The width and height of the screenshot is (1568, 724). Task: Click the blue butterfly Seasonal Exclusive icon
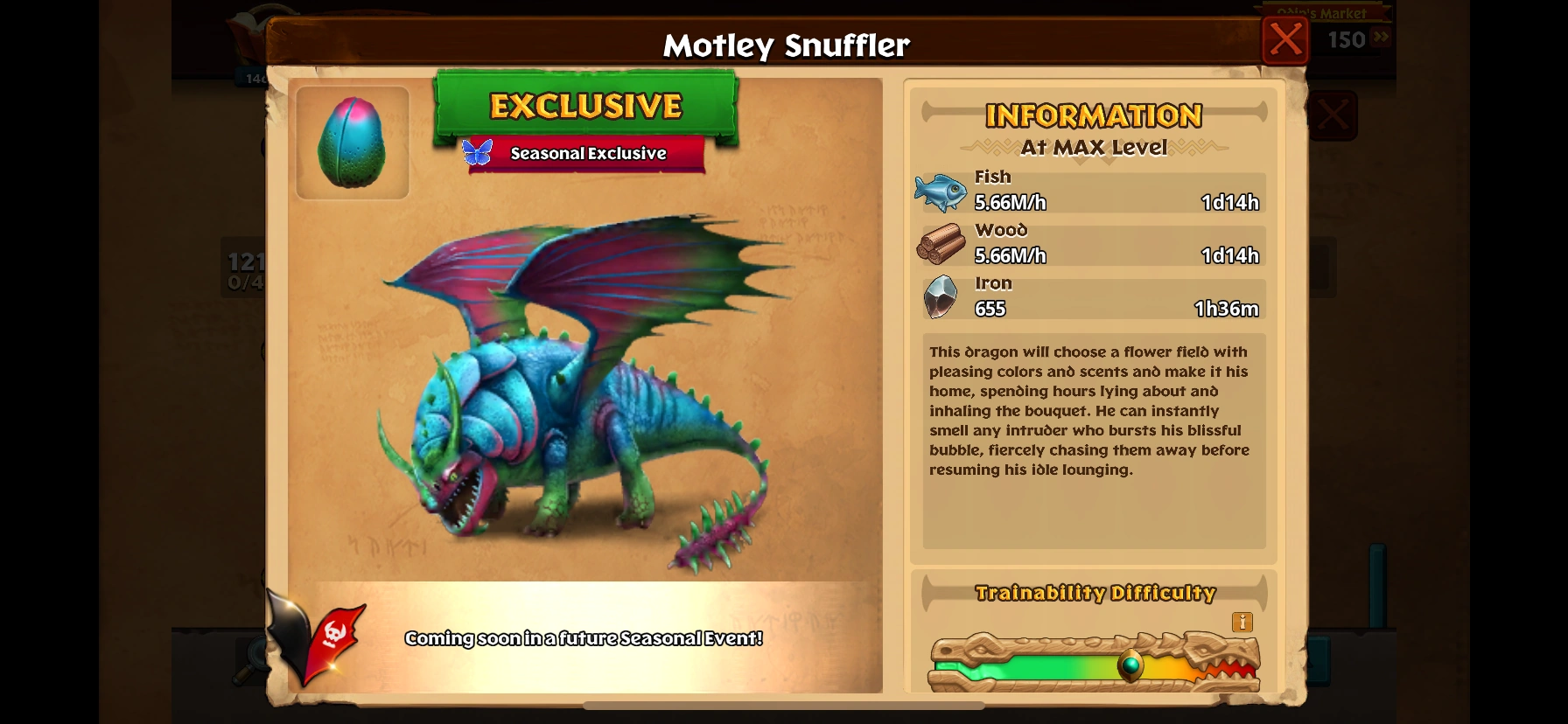tap(475, 152)
